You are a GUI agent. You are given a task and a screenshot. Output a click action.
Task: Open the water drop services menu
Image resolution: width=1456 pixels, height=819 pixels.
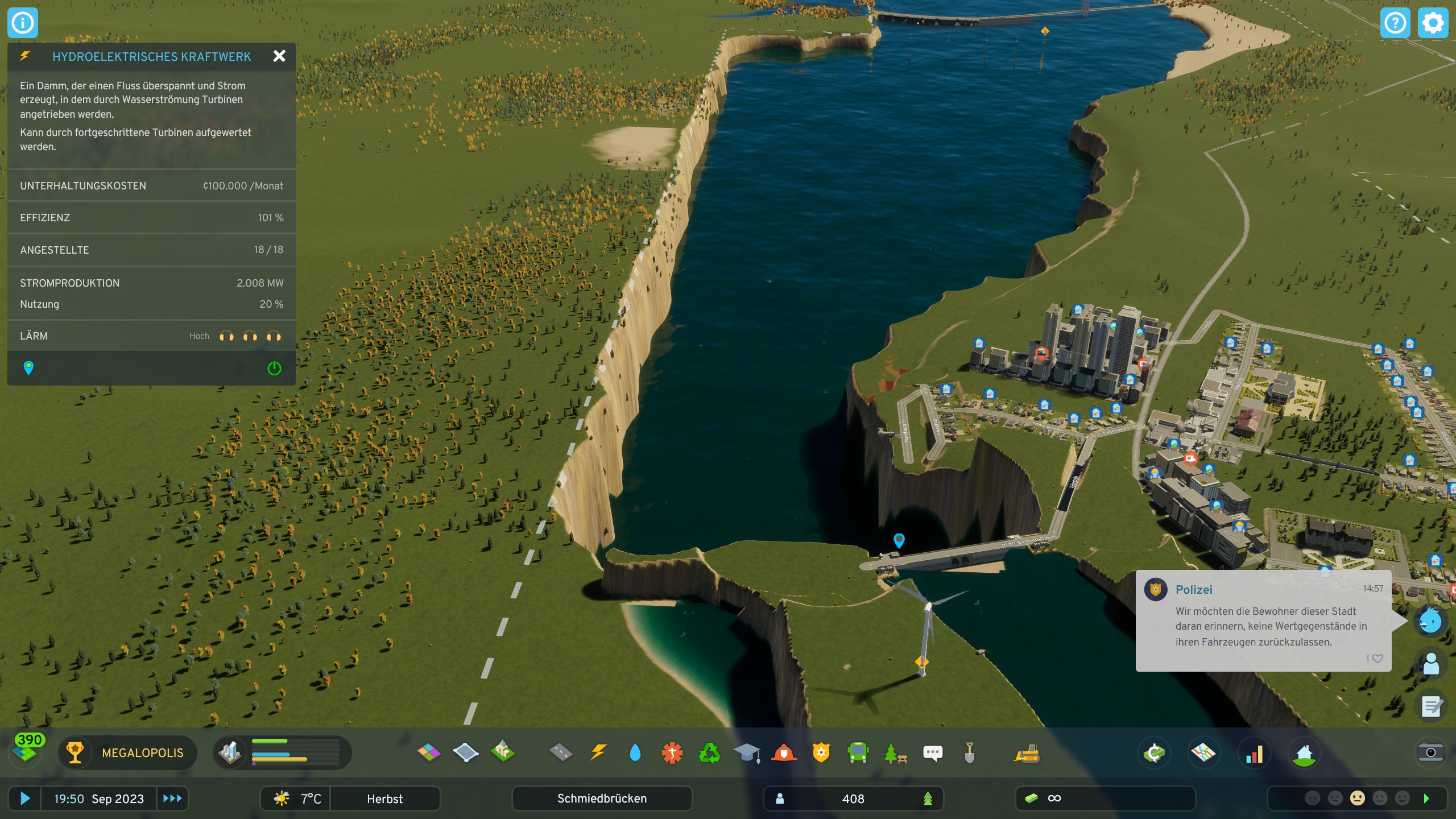click(x=635, y=753)
